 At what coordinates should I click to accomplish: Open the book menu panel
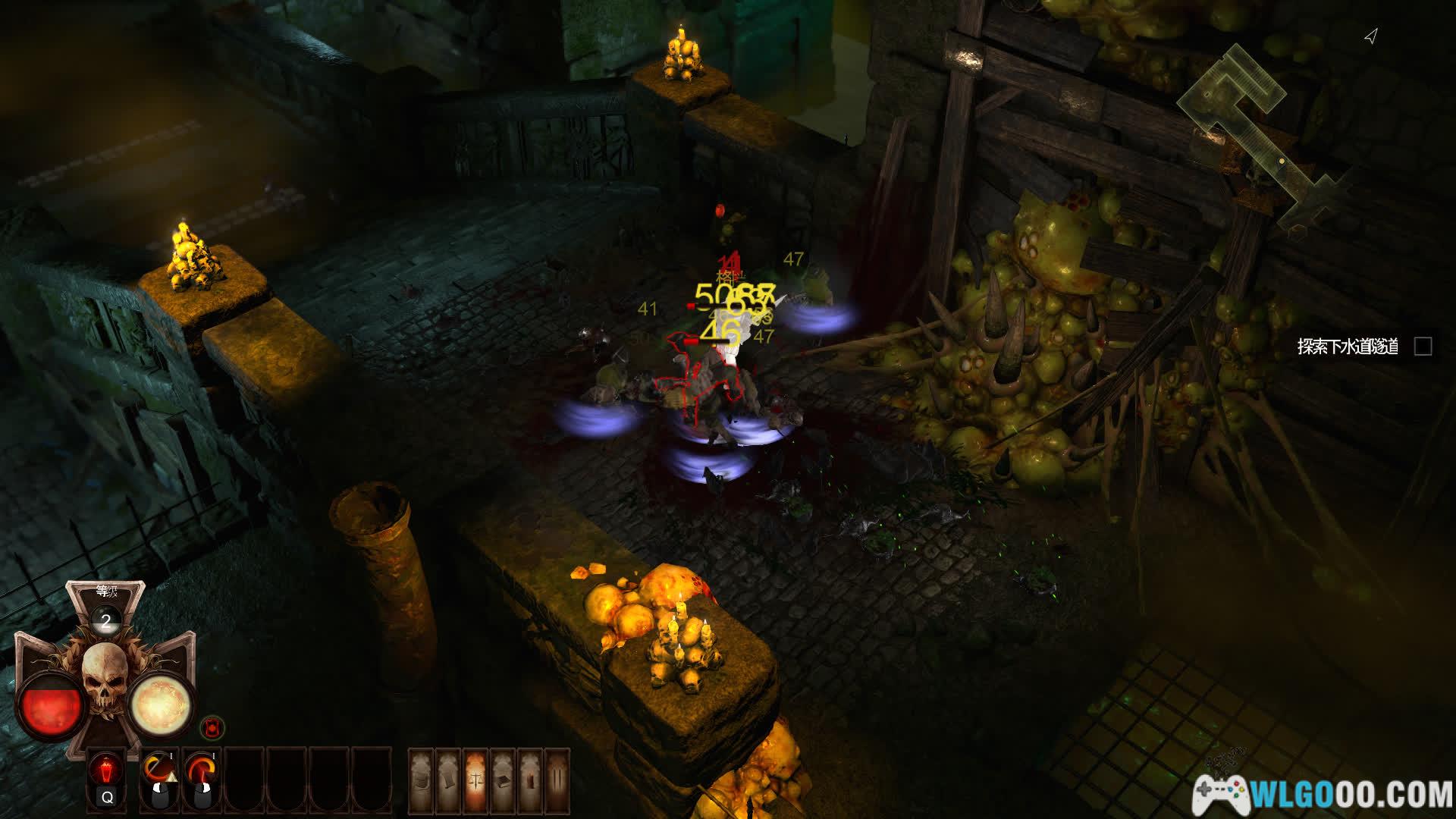pos(502,780)
